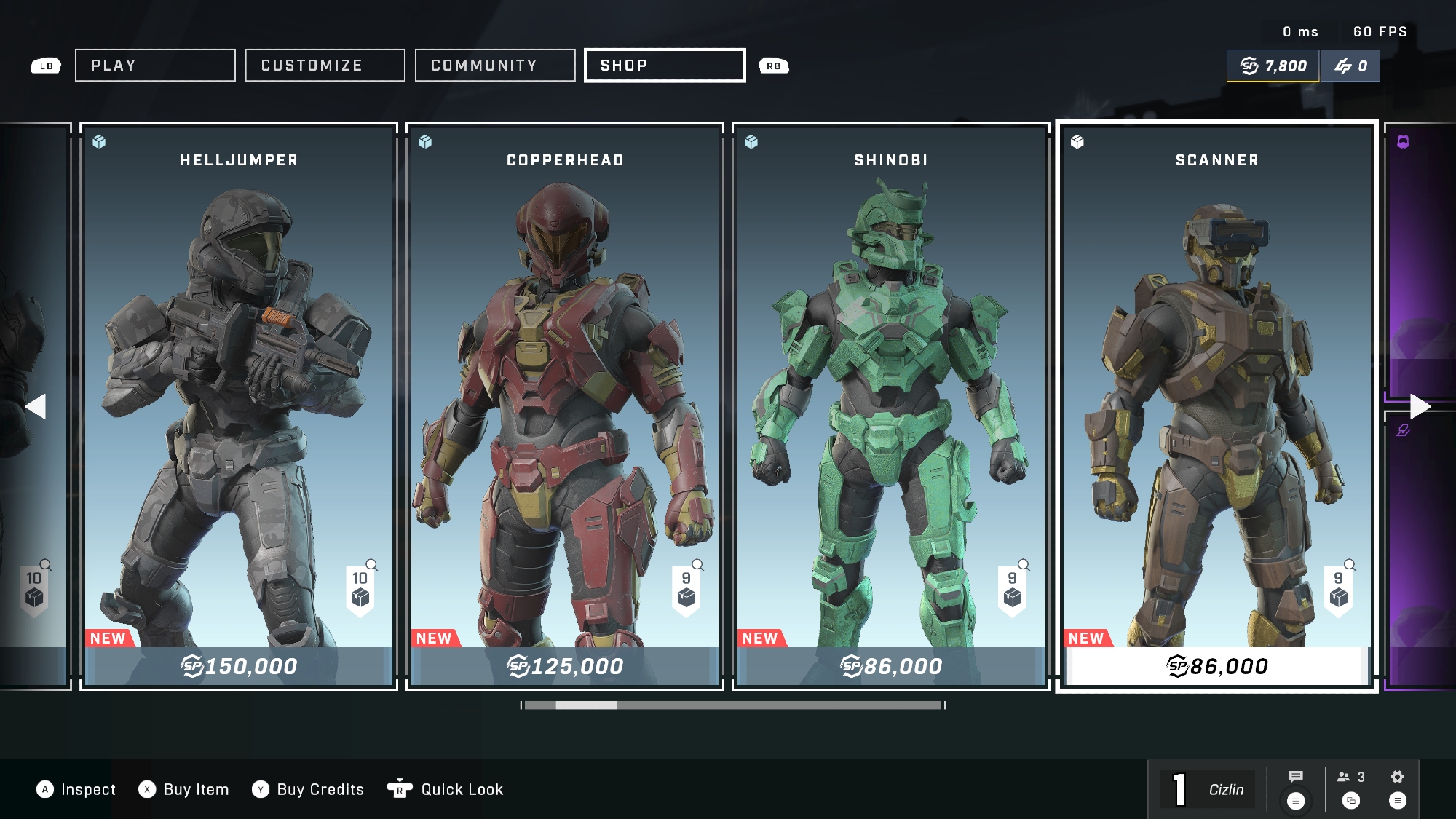The width and height of the screenshot is (1456, 819).
Task: Open the settings gear icon
Action: [1397, 778]
